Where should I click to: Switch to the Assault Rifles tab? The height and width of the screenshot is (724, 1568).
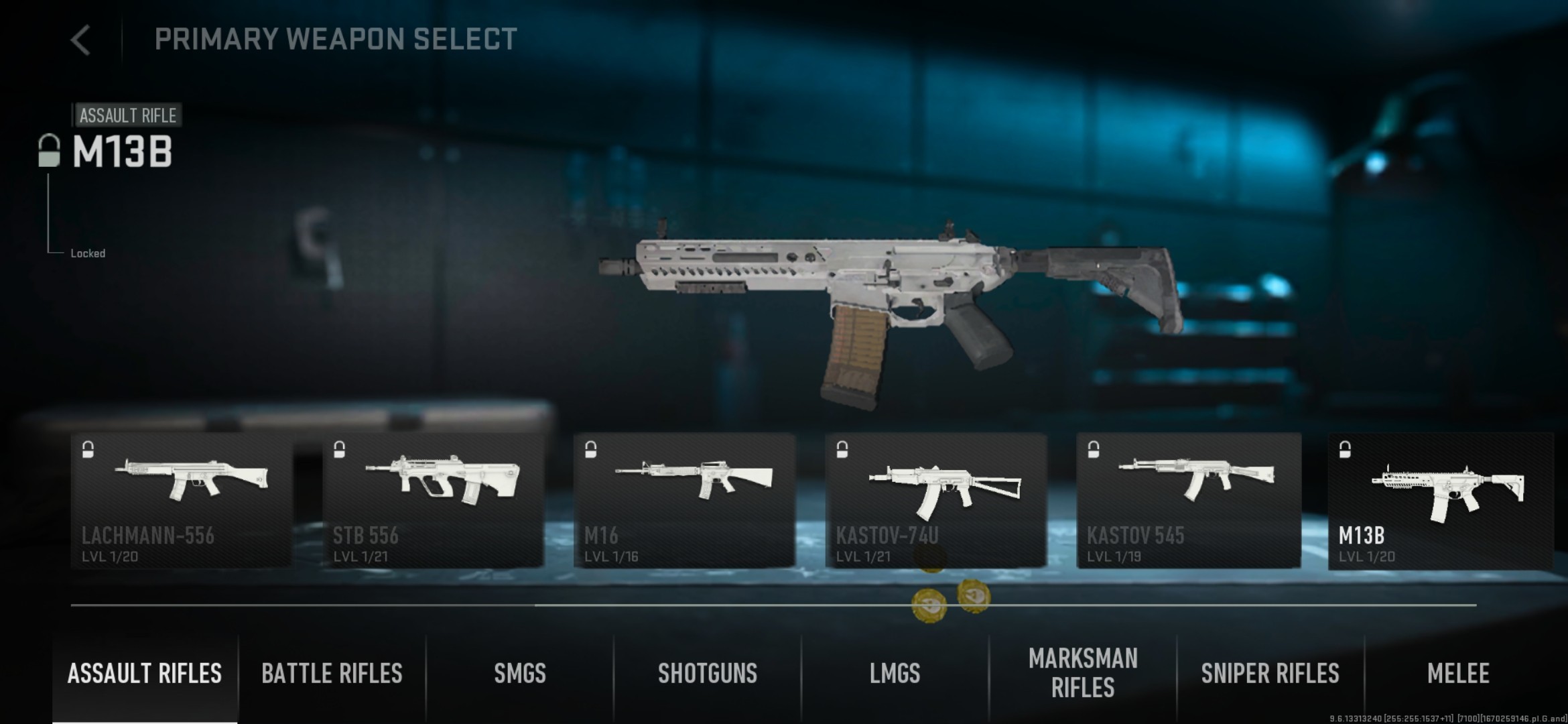[x=145, y=674]
